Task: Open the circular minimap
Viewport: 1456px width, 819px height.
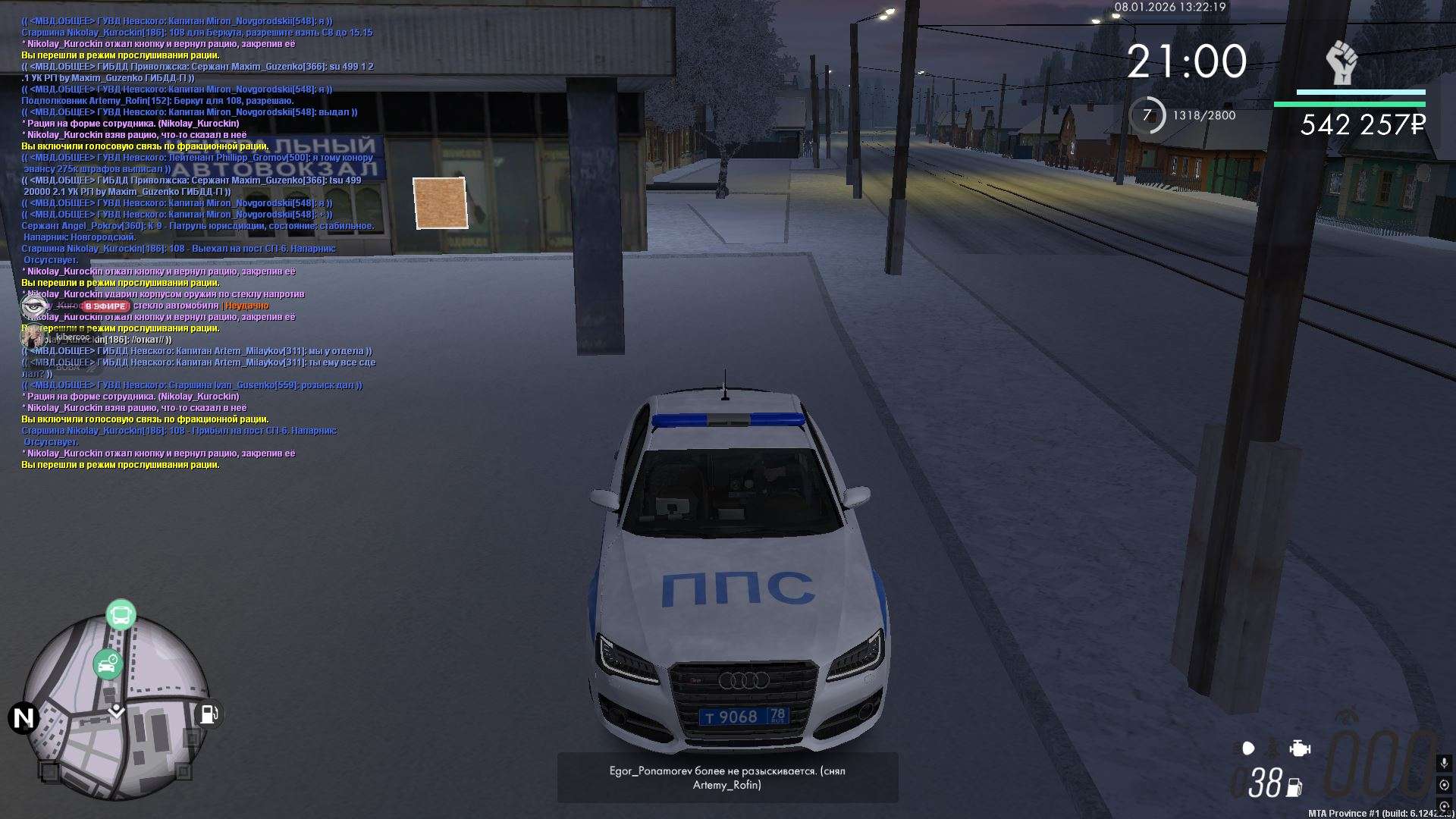Action: point(116,707)
